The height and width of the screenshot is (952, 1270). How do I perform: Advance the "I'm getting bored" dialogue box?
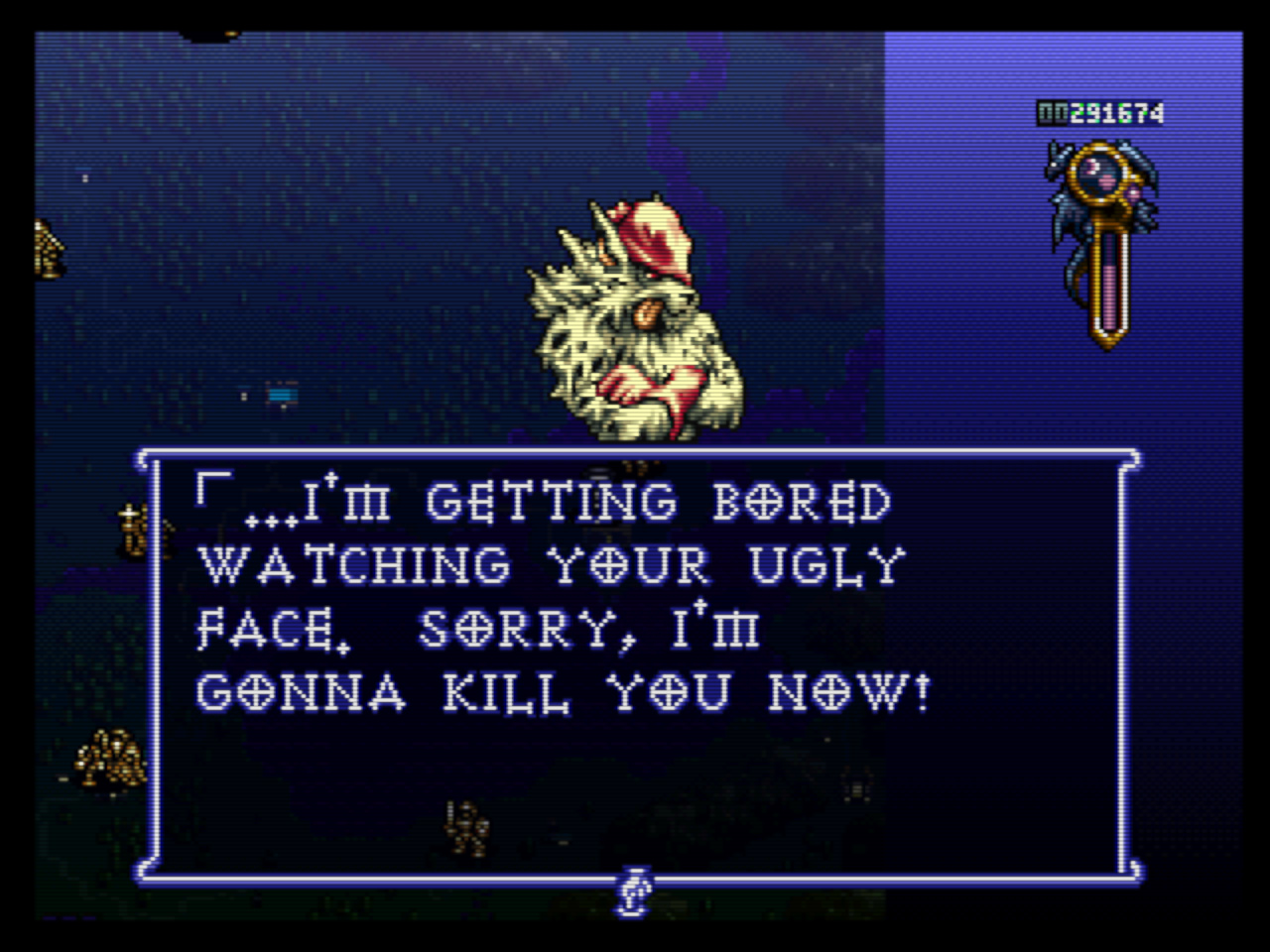[635, 664]
